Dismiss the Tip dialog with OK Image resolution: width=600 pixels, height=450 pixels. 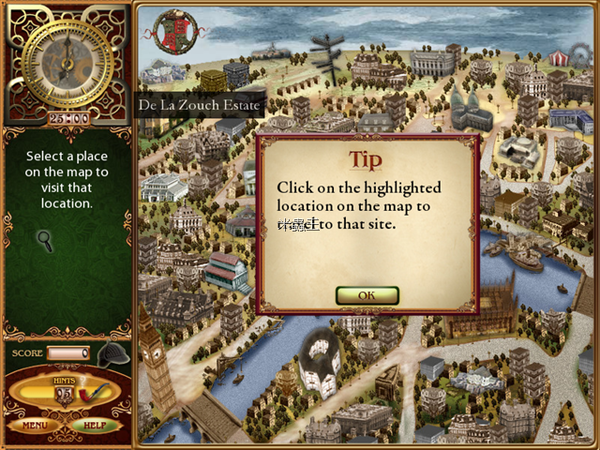coord(367,295)
